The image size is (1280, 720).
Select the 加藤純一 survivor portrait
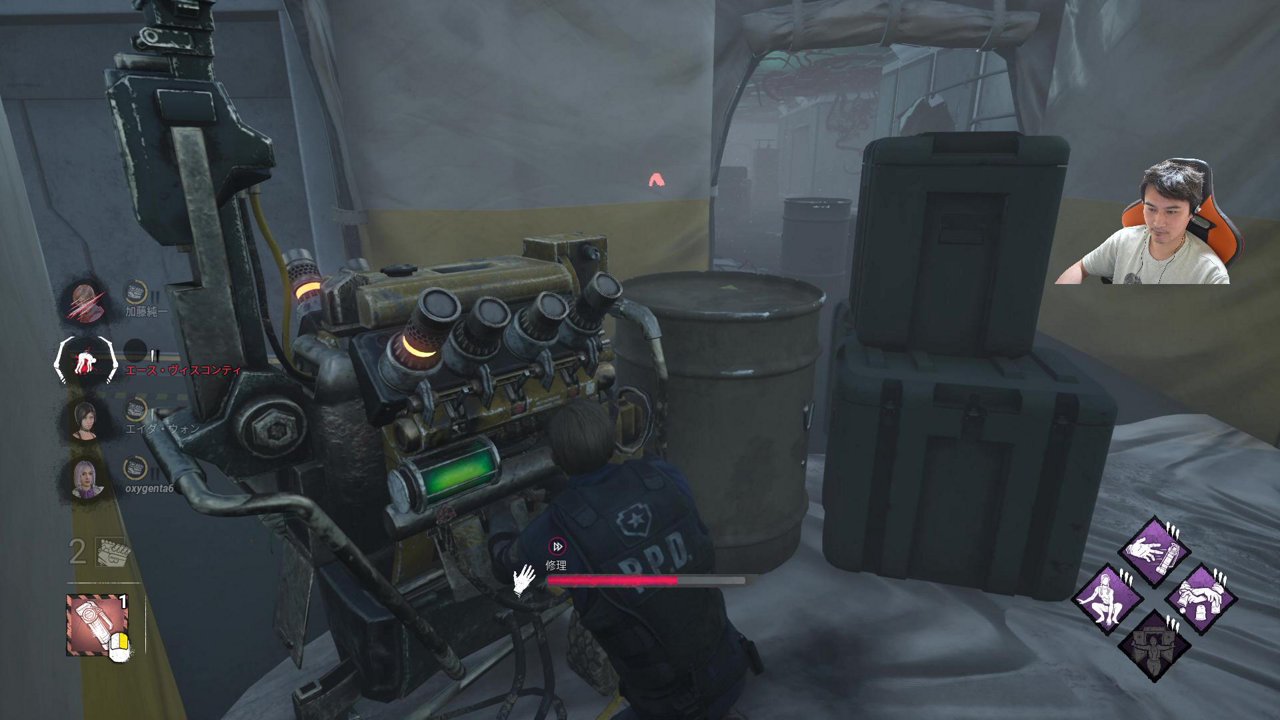click(84, 301)
